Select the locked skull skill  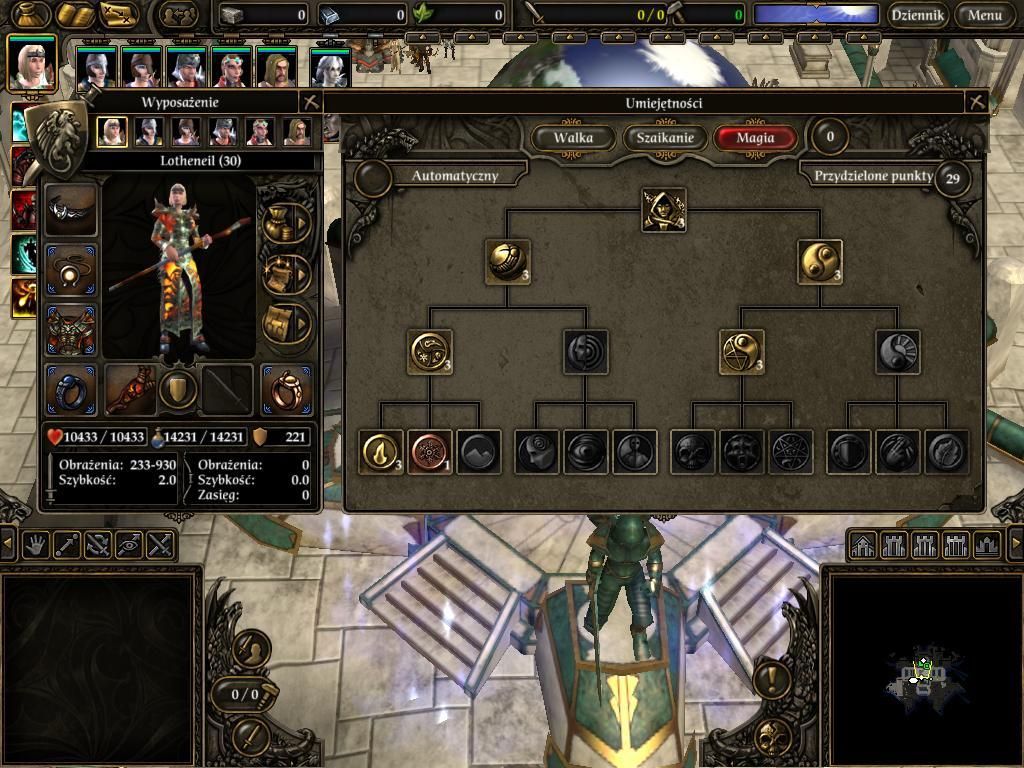692,452
